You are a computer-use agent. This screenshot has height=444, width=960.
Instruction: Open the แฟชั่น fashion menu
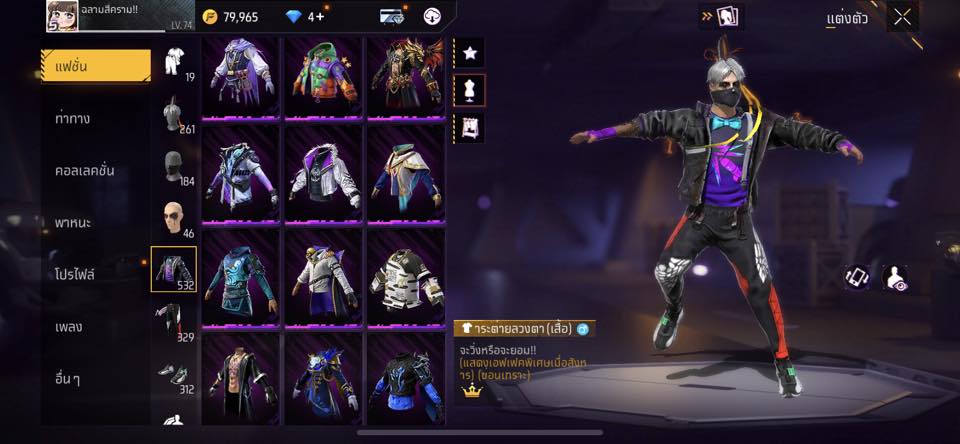coord(95,66)
